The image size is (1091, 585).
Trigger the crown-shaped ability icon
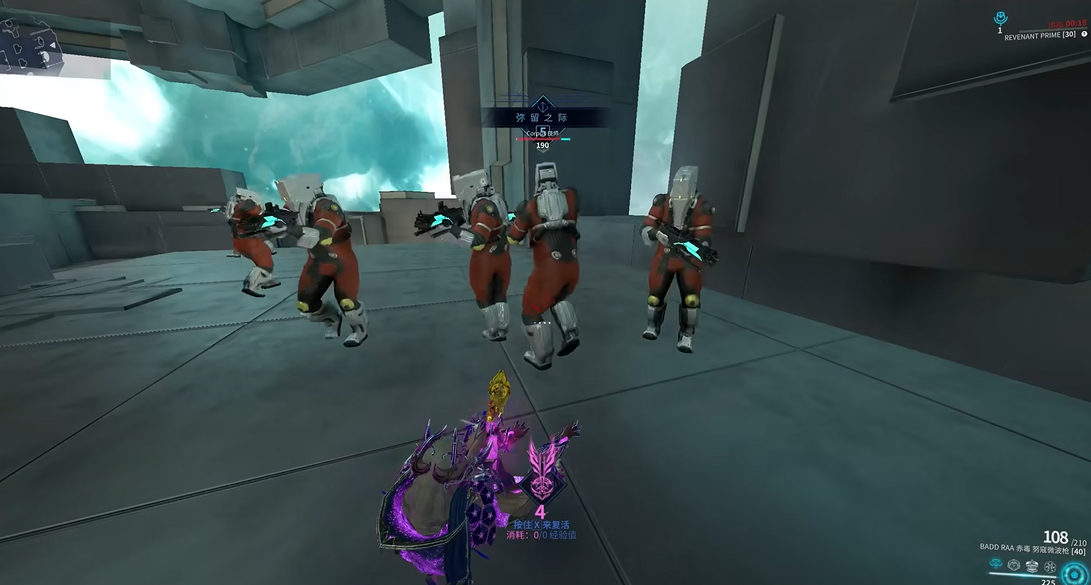(1032, 566)
